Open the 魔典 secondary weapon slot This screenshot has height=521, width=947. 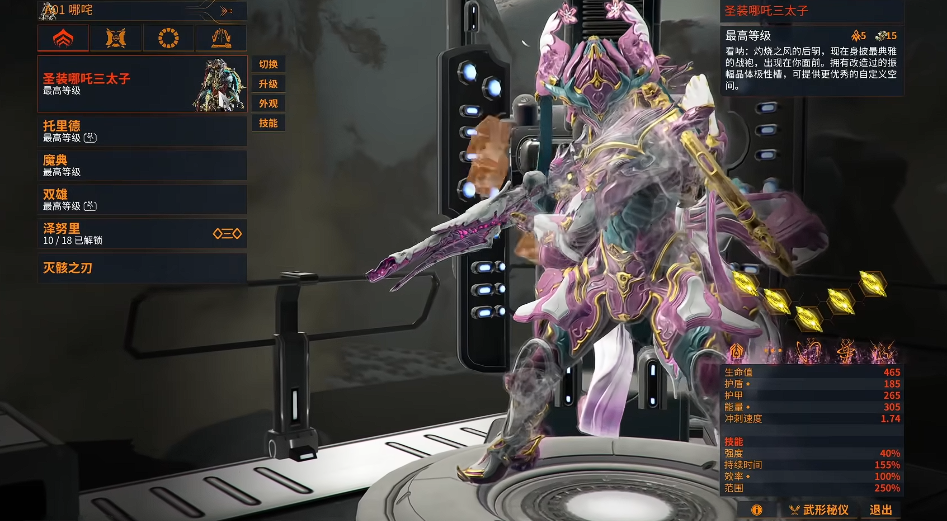coord(140,165)
